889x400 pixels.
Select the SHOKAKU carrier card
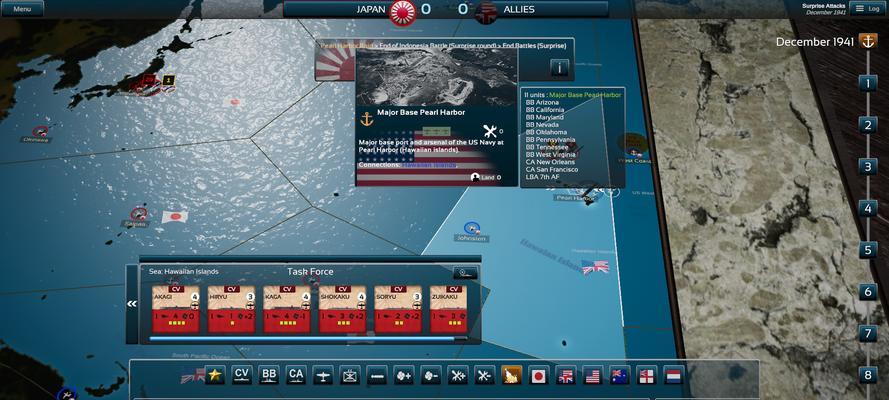[343, 308]
